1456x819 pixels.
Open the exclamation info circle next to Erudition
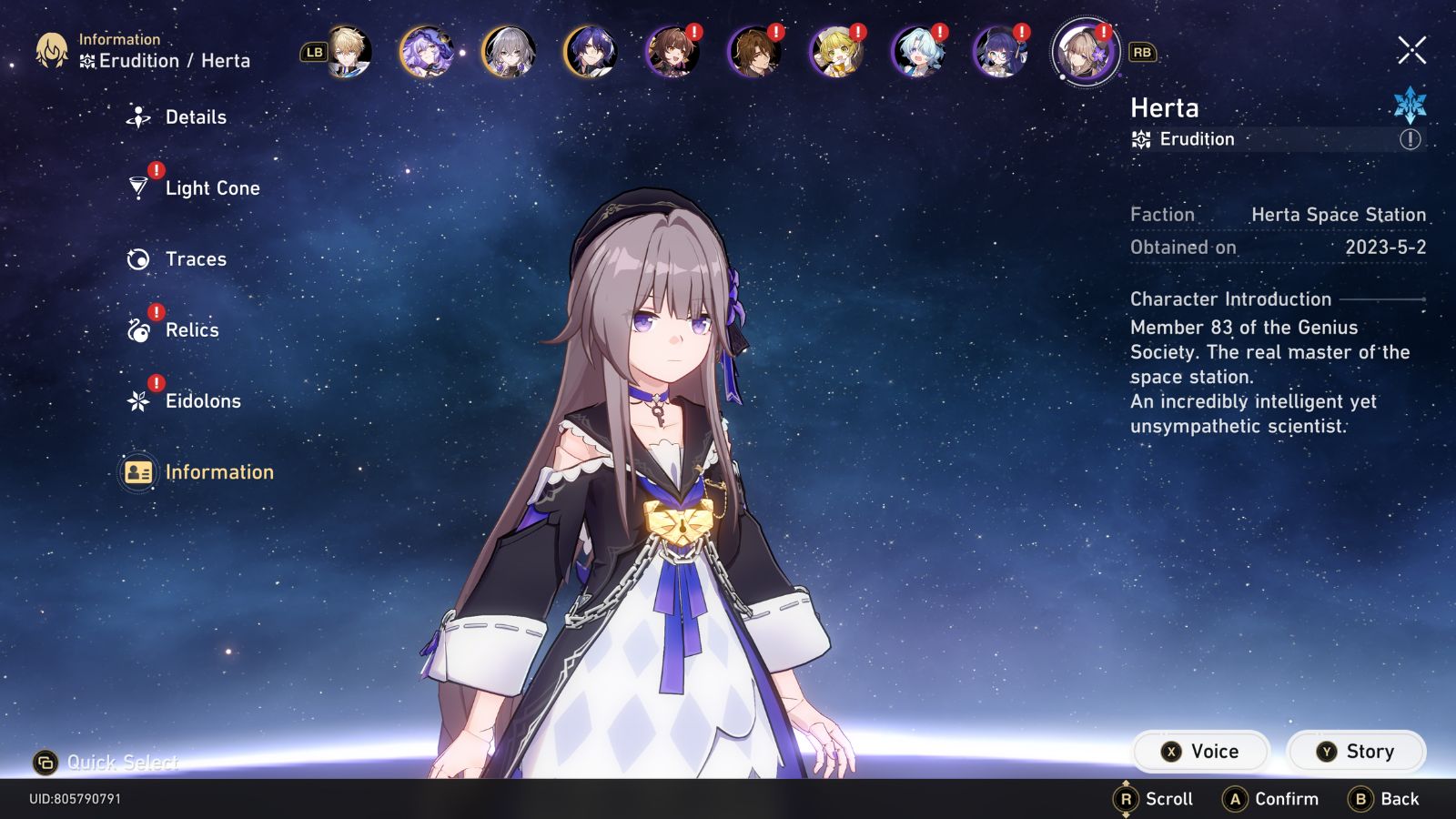point(1412,138)
